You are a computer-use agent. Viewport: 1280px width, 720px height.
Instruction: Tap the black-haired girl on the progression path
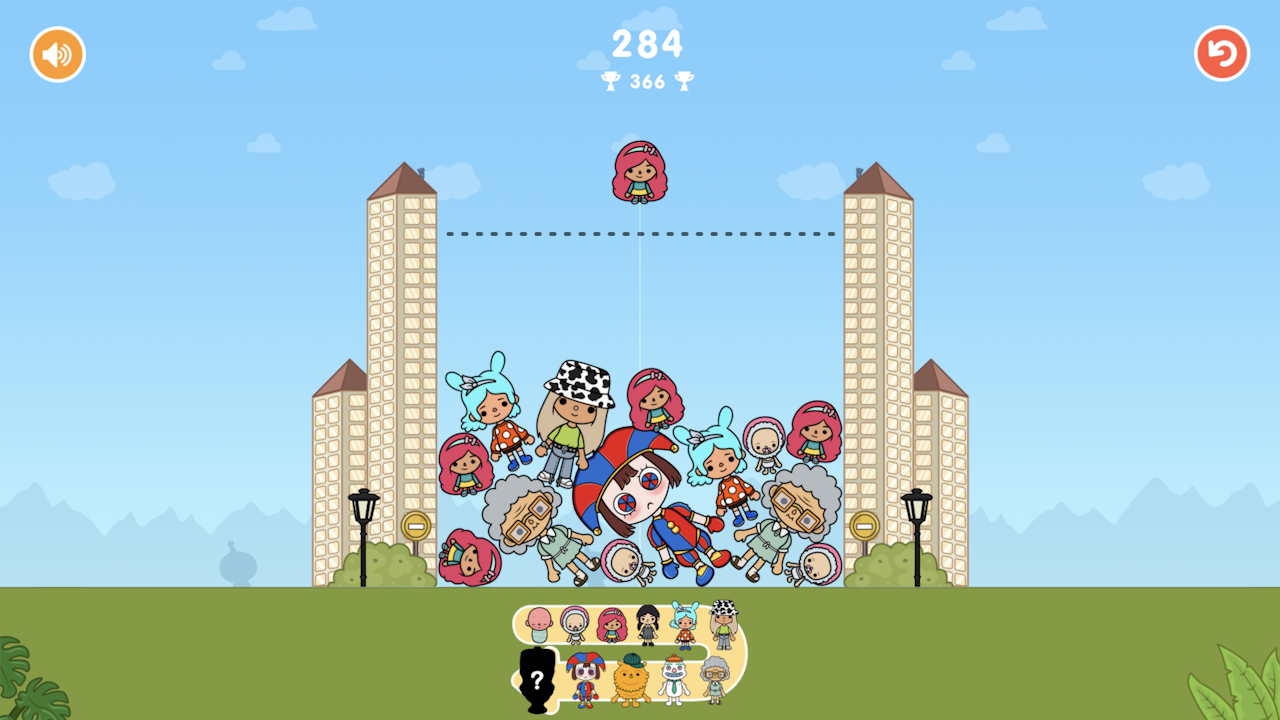(646, 624)
